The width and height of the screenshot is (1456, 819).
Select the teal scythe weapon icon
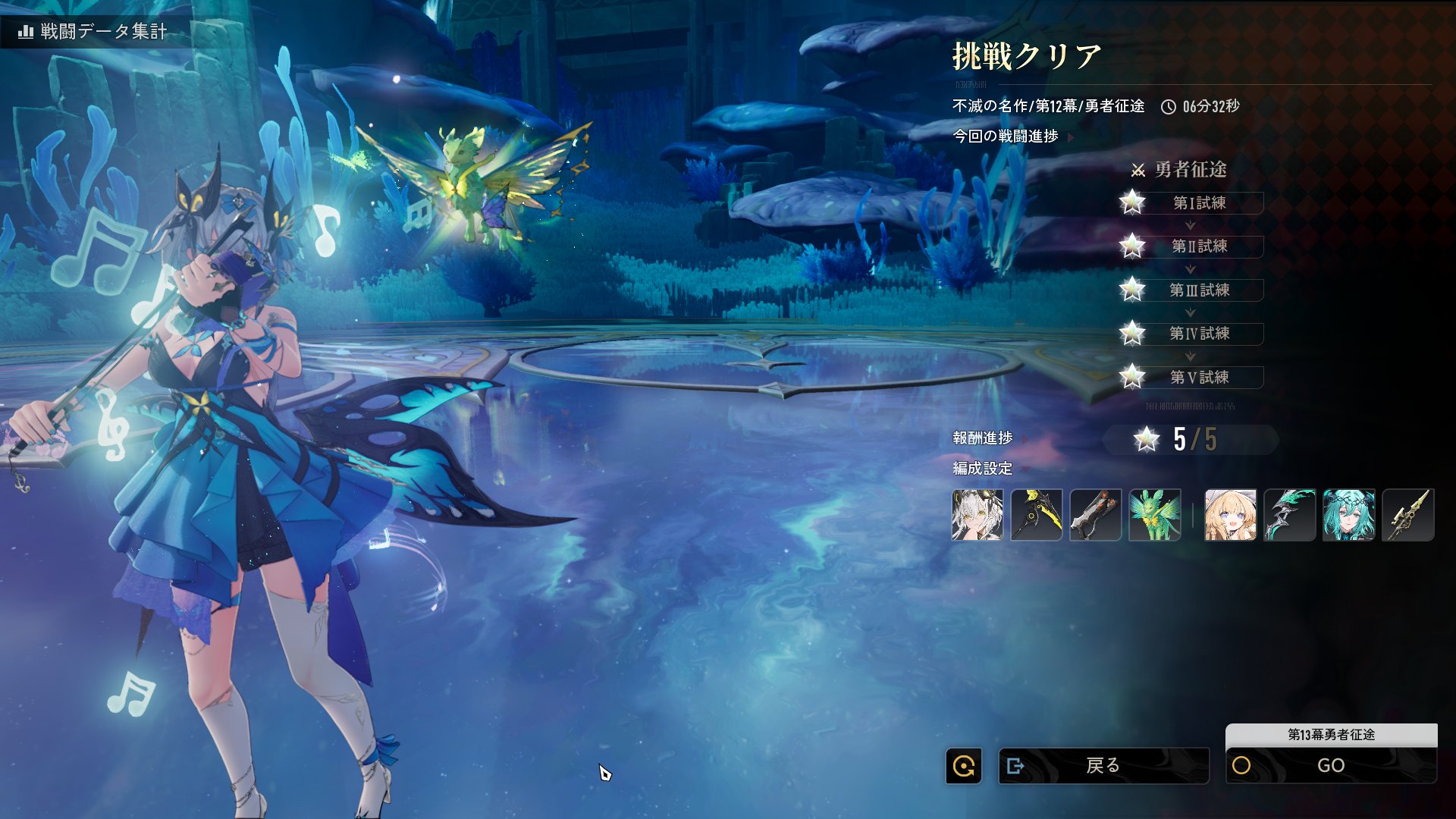1290,515
